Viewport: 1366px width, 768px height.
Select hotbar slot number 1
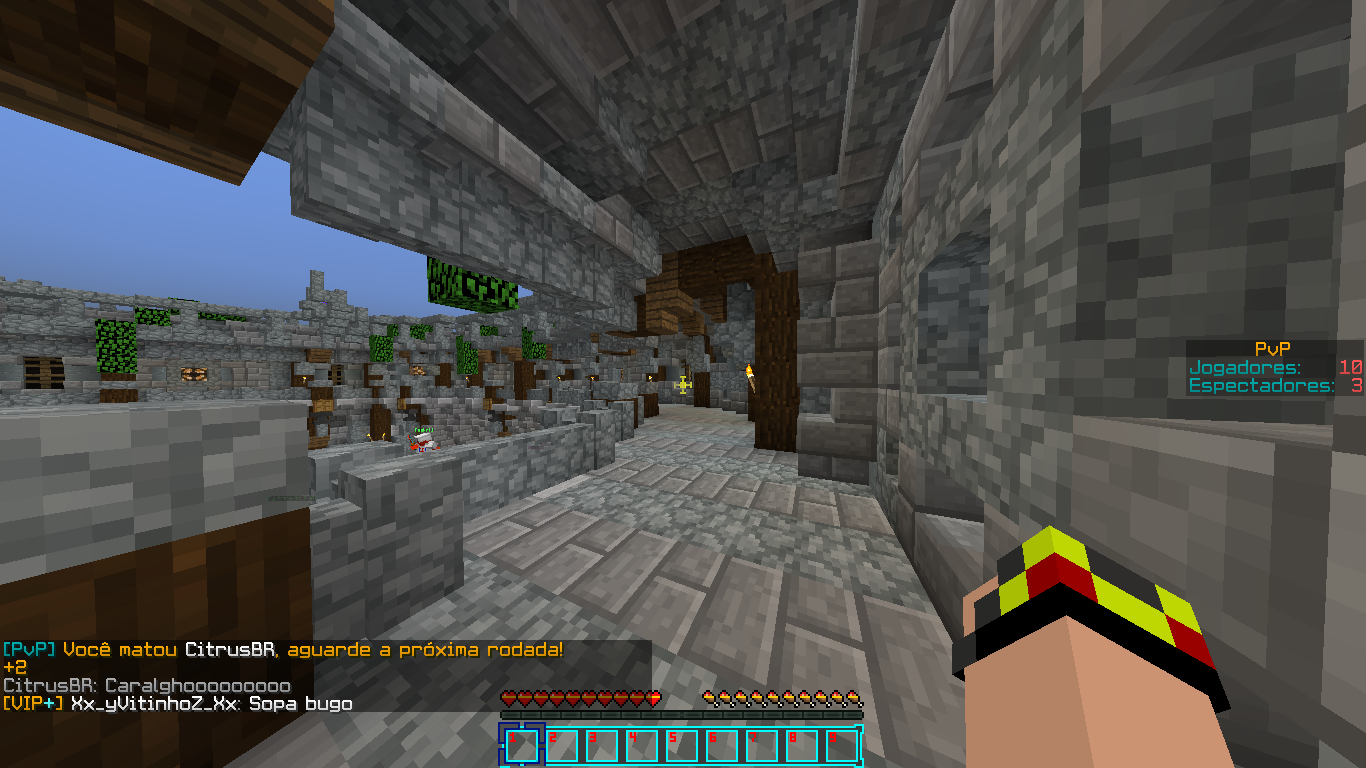[x=522, y=746]
